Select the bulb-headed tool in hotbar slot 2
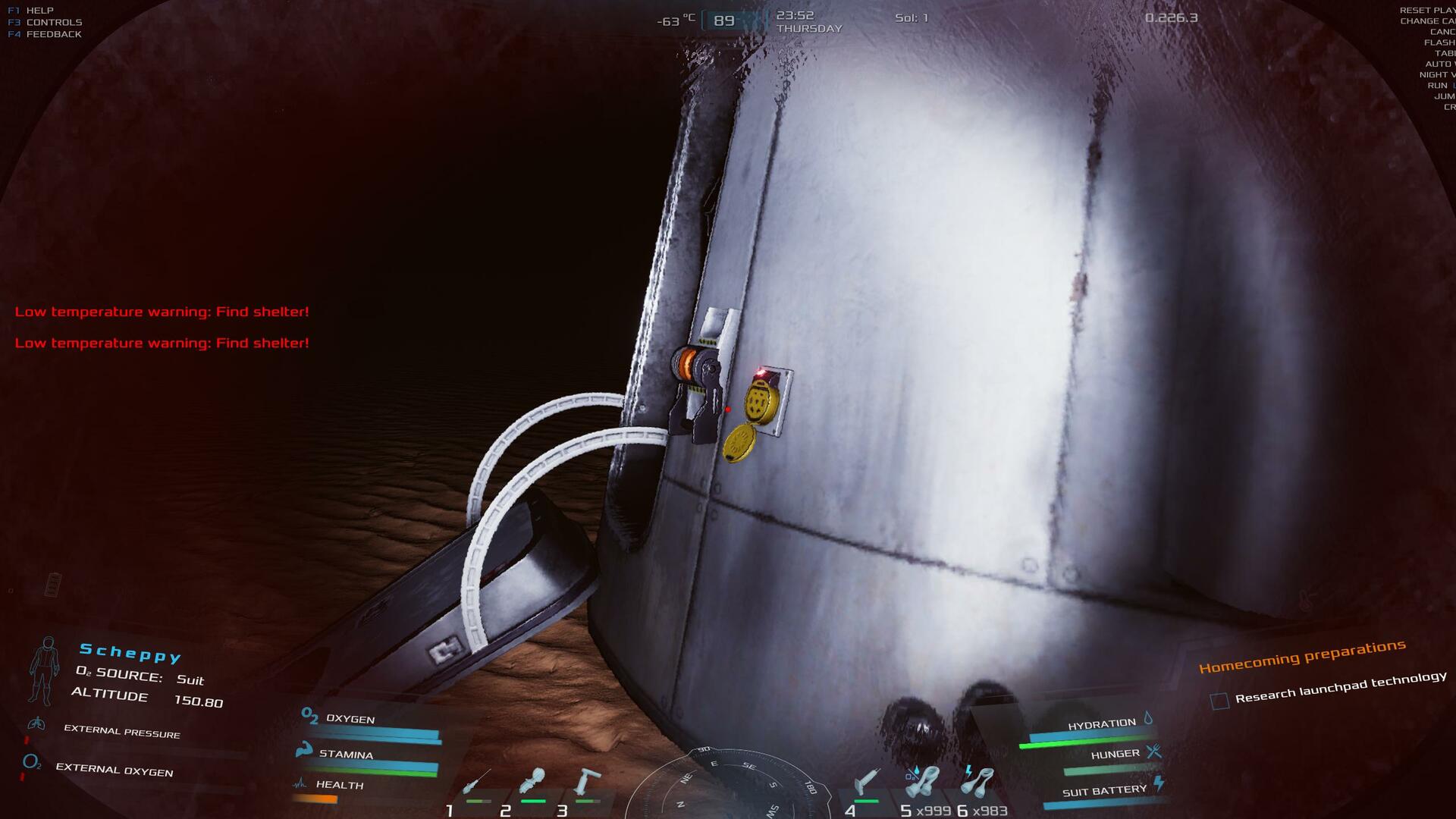Screen dimensions: 1456x819 [x=532, y=781]
